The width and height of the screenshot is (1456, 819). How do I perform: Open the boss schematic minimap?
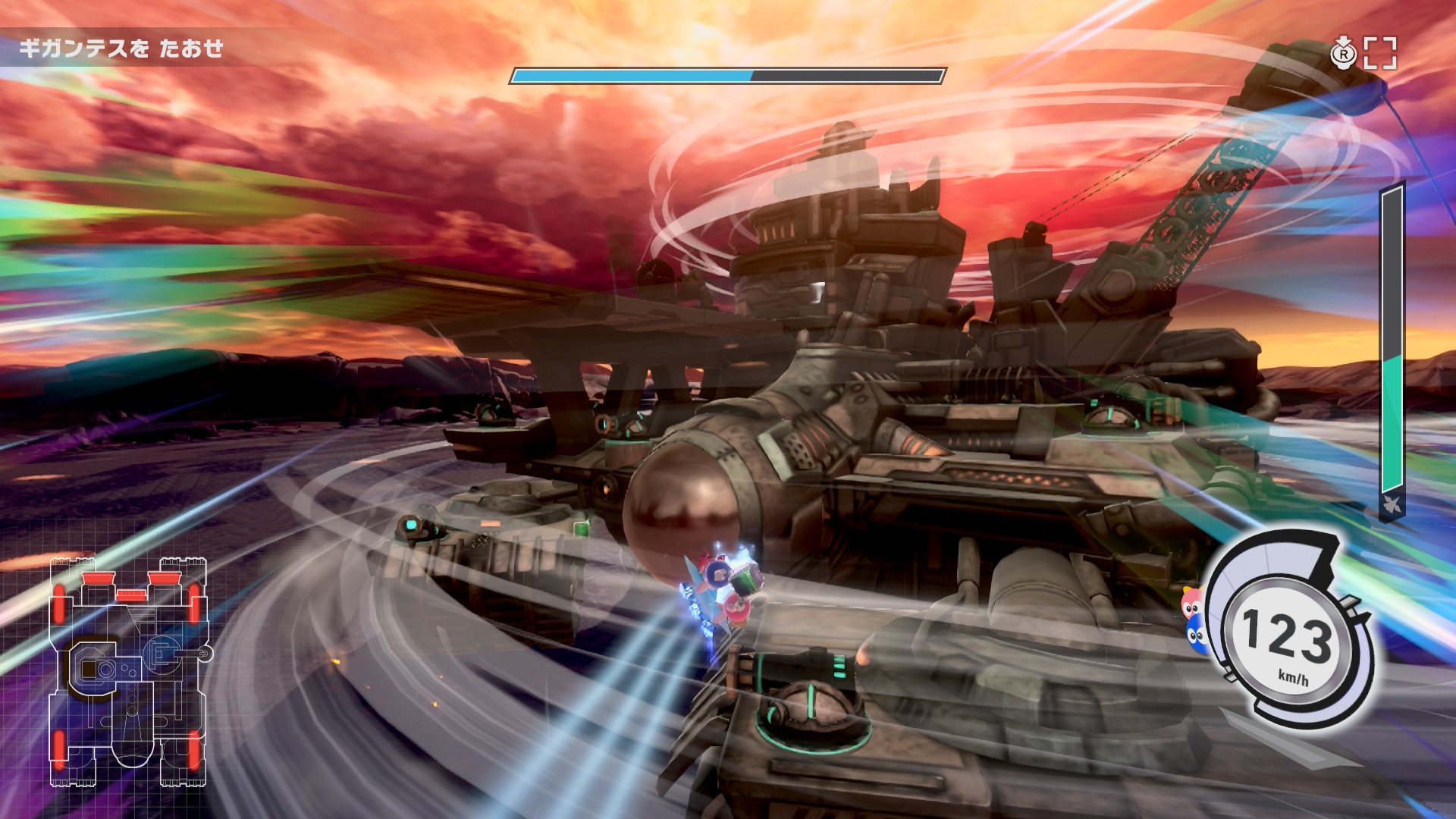tap(129, 672)
